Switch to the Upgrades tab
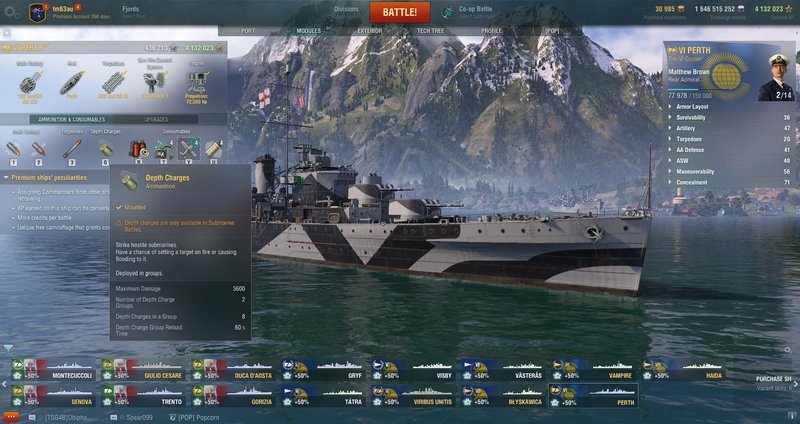 156,118
